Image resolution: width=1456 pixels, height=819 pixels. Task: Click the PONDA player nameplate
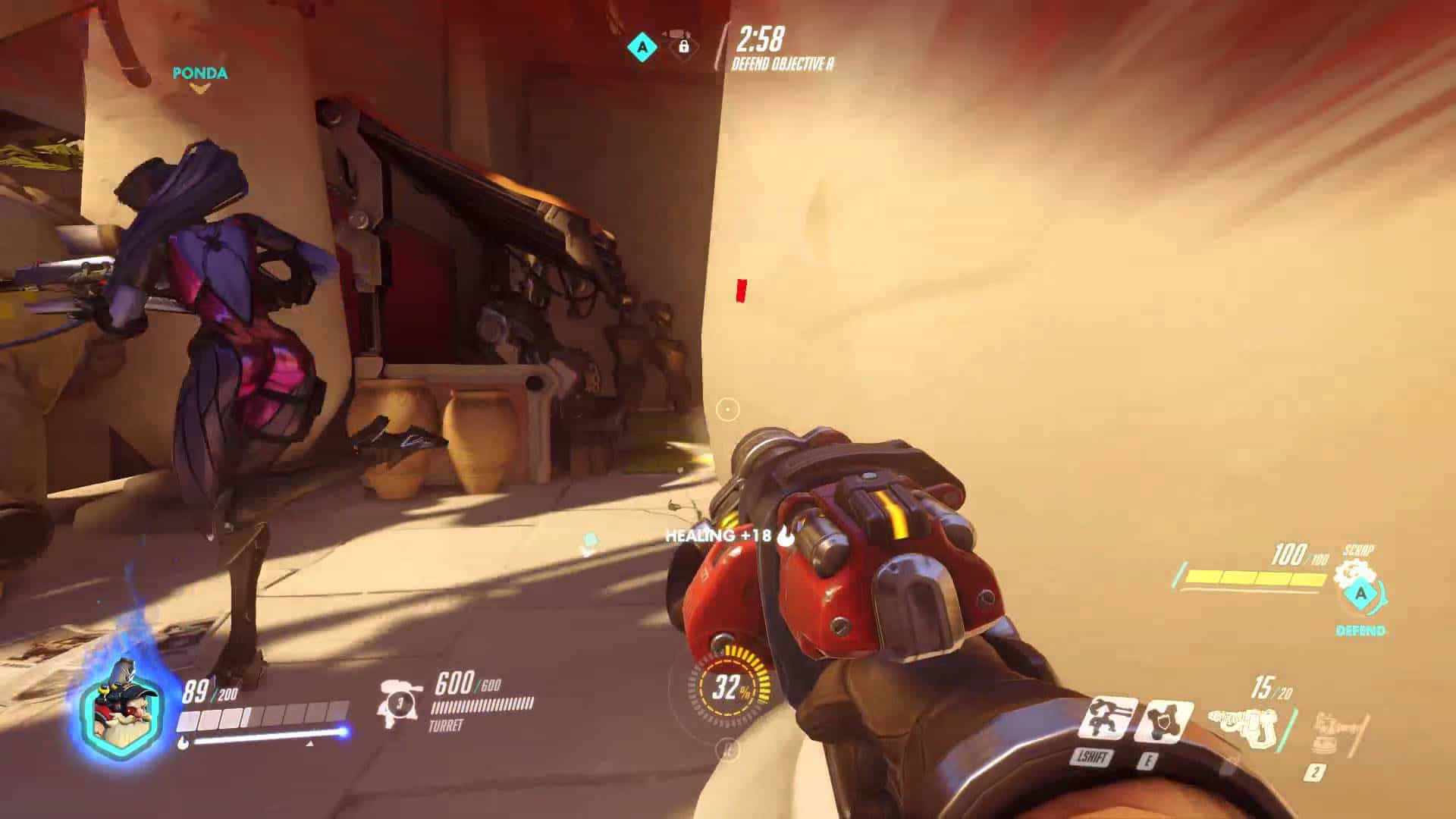tap(199, 74)
